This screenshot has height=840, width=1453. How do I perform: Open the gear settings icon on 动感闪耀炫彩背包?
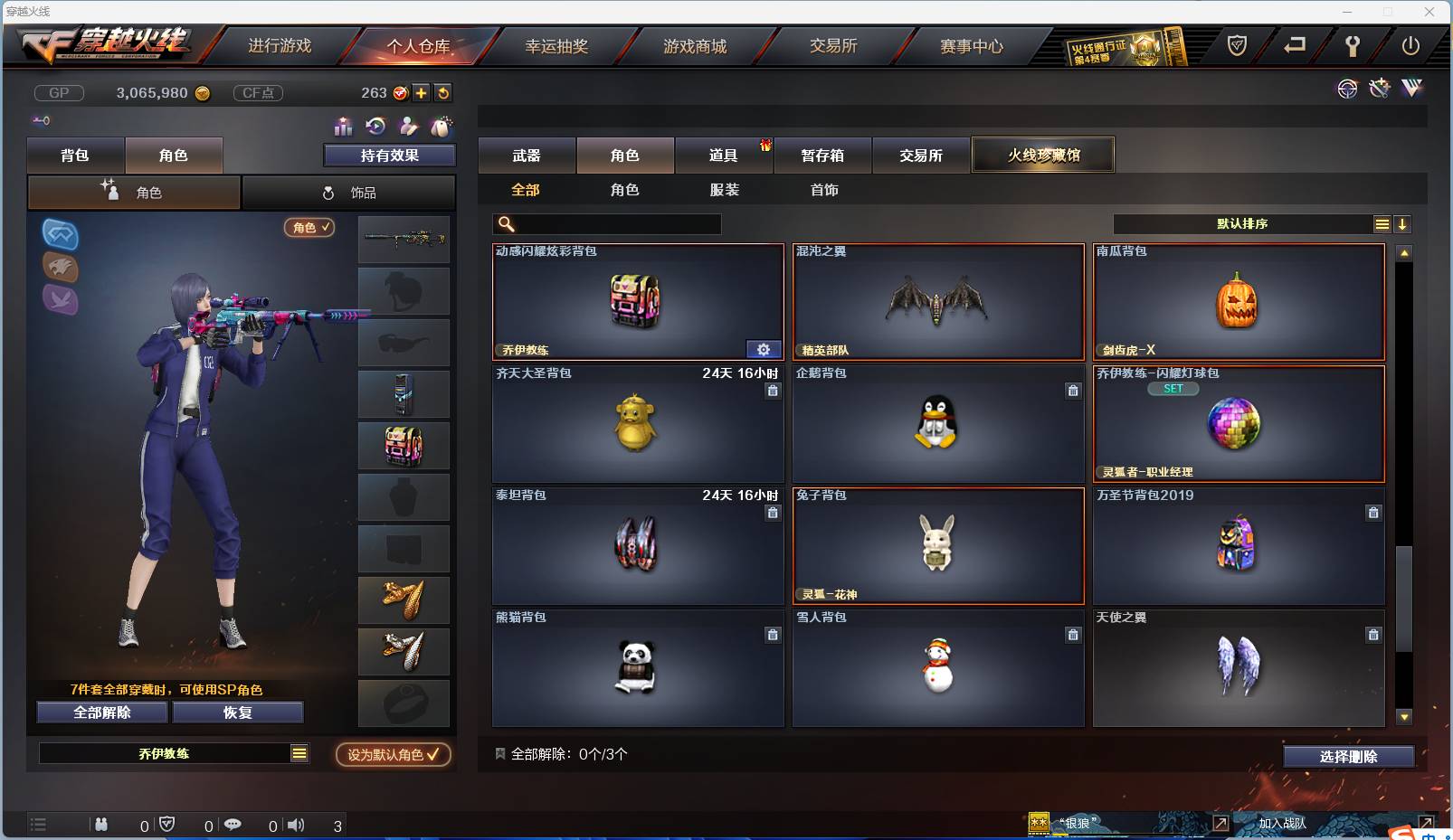click(764, 348)
